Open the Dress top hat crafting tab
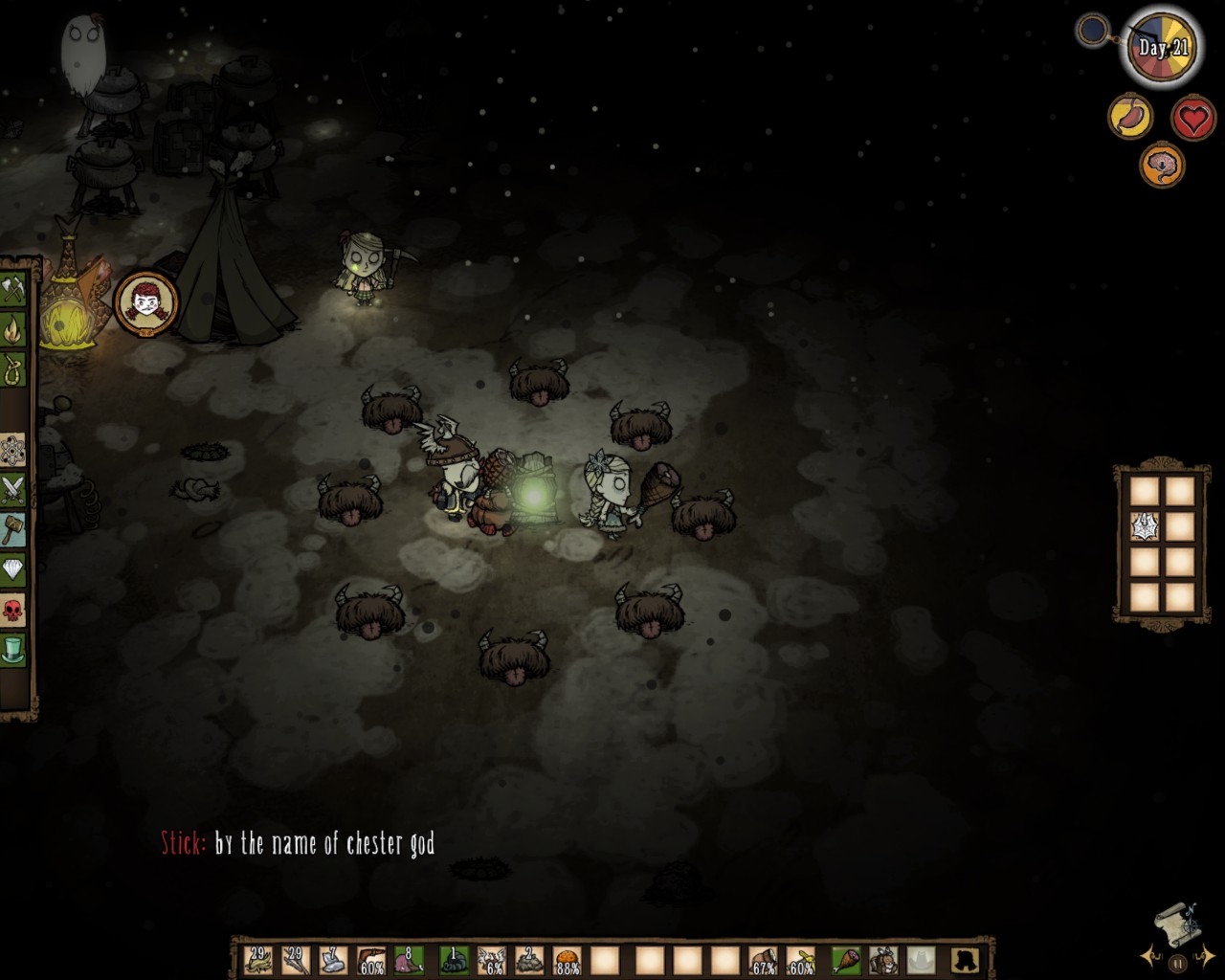The width and height of the screenshot is (1225, 980). tap(13, 649)
